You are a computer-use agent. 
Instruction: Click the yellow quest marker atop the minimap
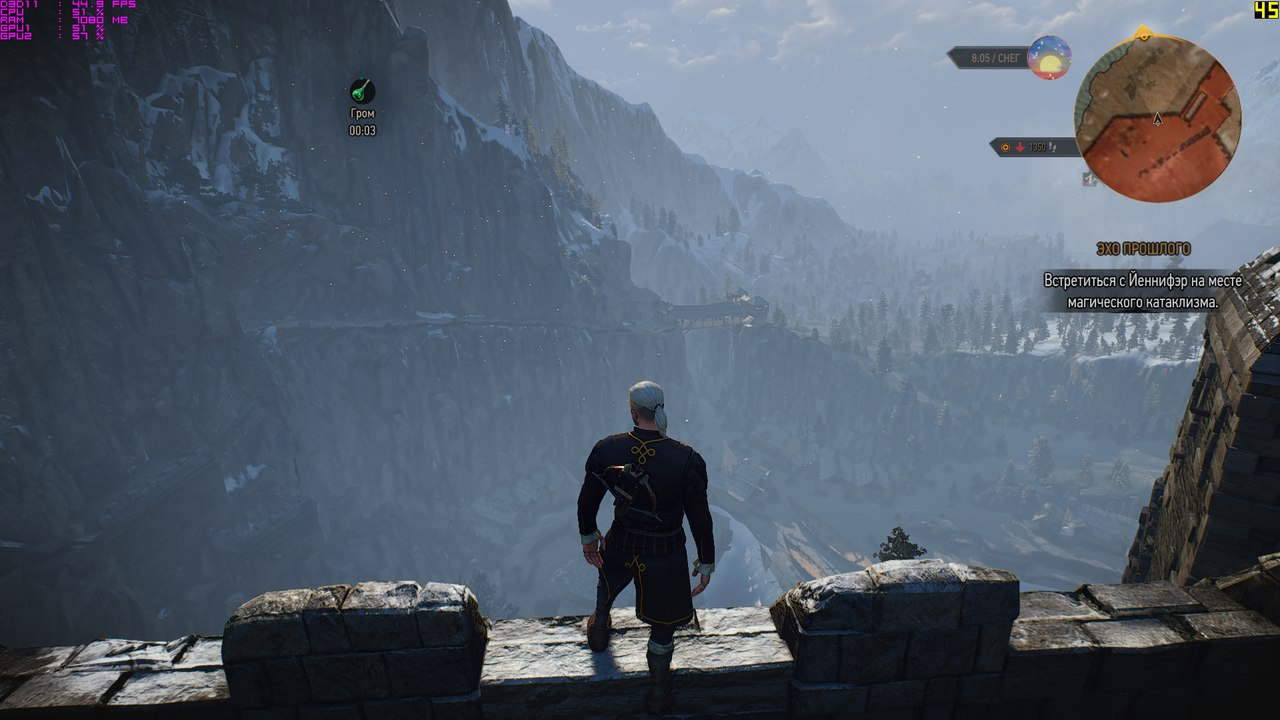point(1143,34)
